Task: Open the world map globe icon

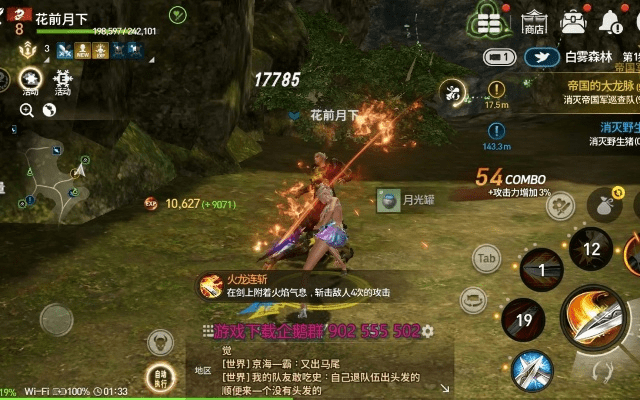Action: coord(48,110)
